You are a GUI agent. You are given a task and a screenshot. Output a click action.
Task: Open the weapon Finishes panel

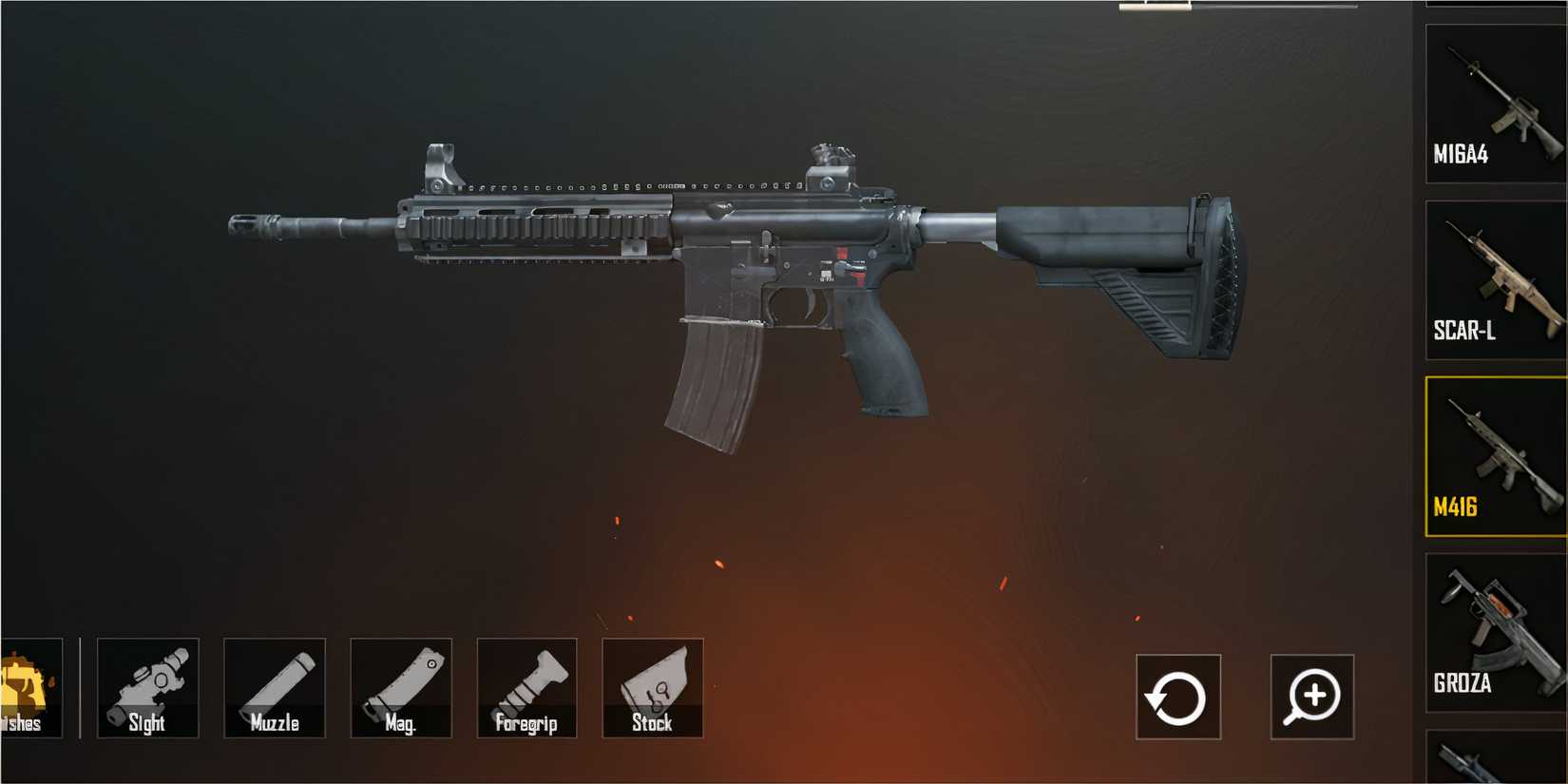pyautogui.click(x=24, y=686)
